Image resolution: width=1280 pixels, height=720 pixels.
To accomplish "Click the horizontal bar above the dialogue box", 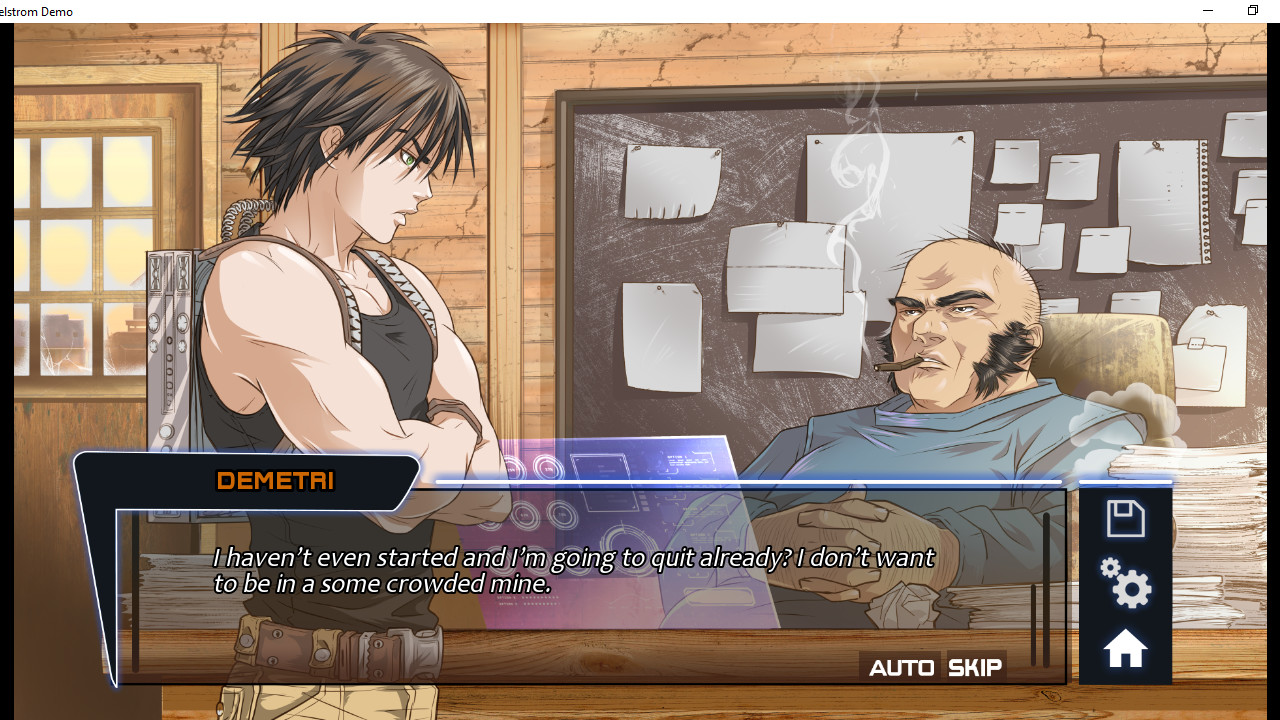I will pos(748,481).
